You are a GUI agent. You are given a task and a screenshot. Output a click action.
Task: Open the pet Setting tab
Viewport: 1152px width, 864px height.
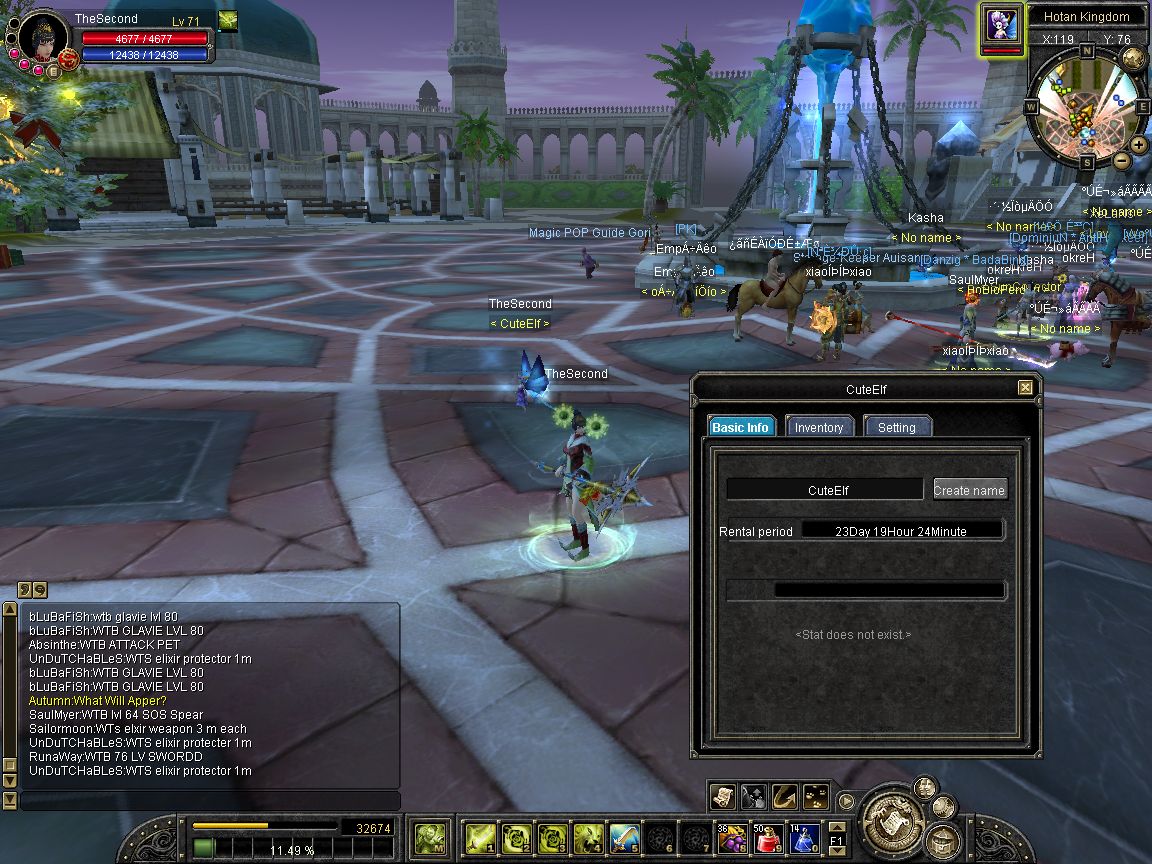coord(896,427)
